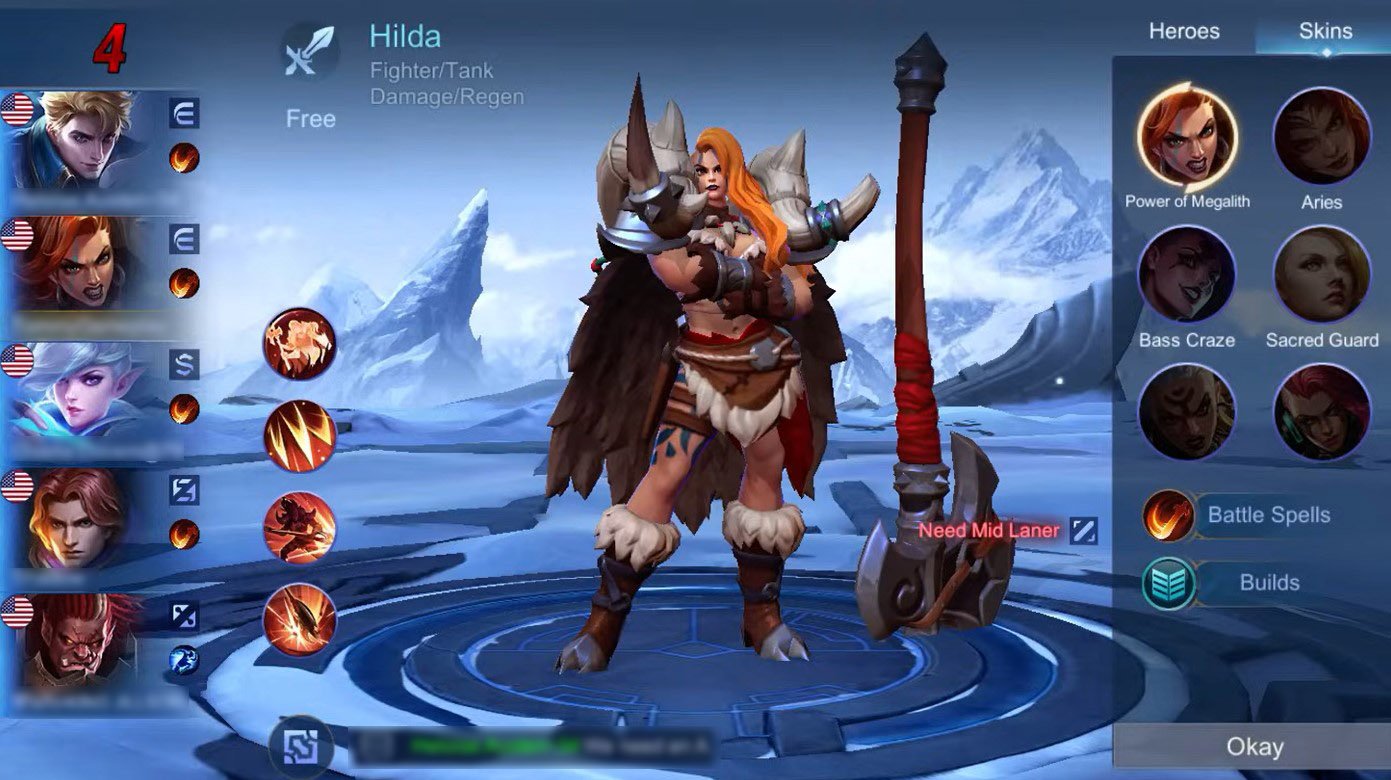View Hilda's bottom axe-strike ultimate skill icon

299,620
